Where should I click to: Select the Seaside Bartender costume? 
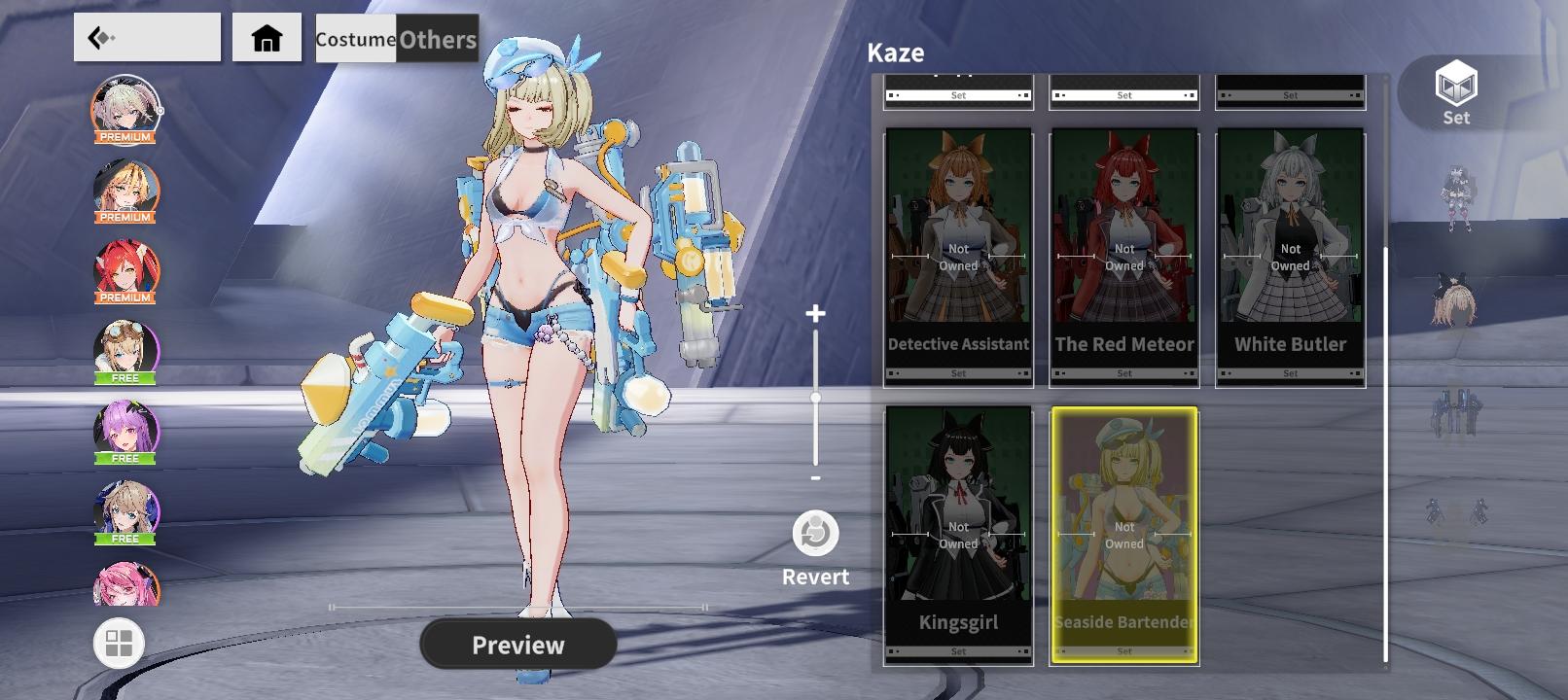1123,525
